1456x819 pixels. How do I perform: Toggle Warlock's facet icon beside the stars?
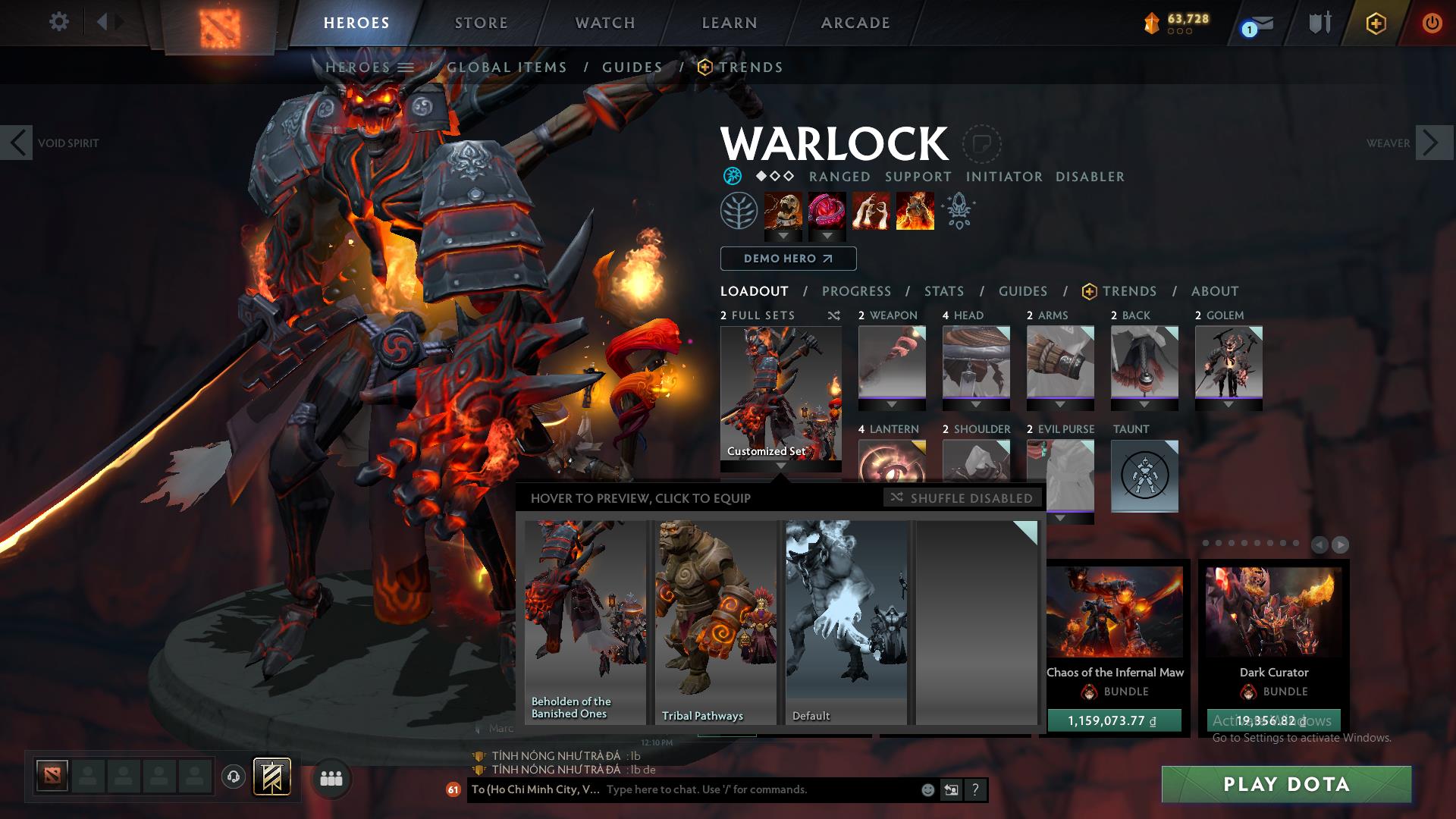click(732, 176)
